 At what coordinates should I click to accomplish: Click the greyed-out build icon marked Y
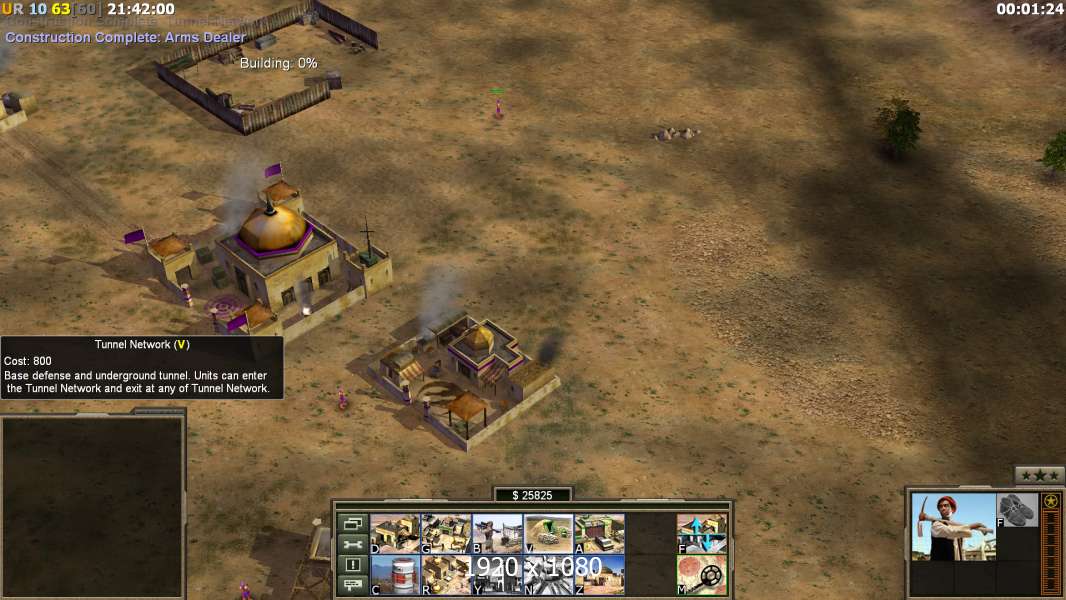coord(497,575)
